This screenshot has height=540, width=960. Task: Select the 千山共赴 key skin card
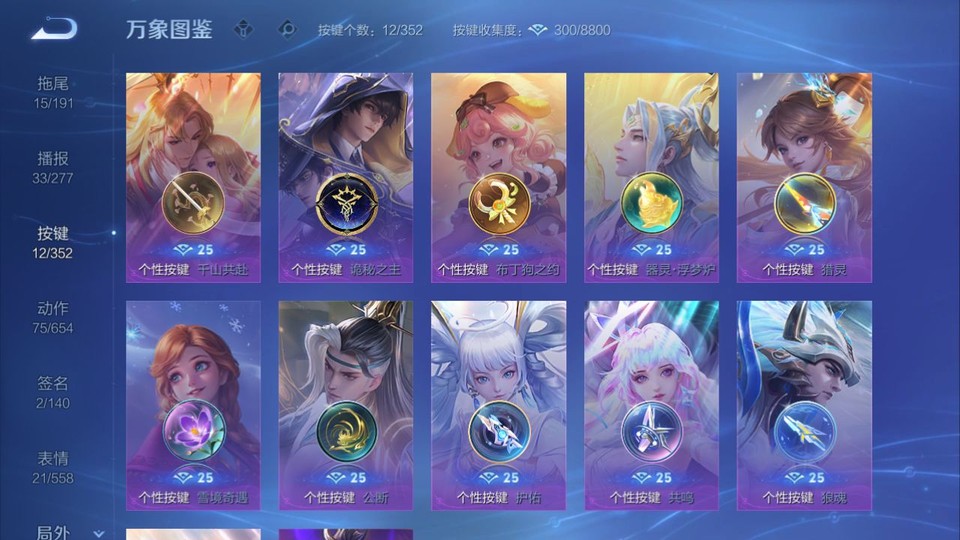(x=193, y=177)
